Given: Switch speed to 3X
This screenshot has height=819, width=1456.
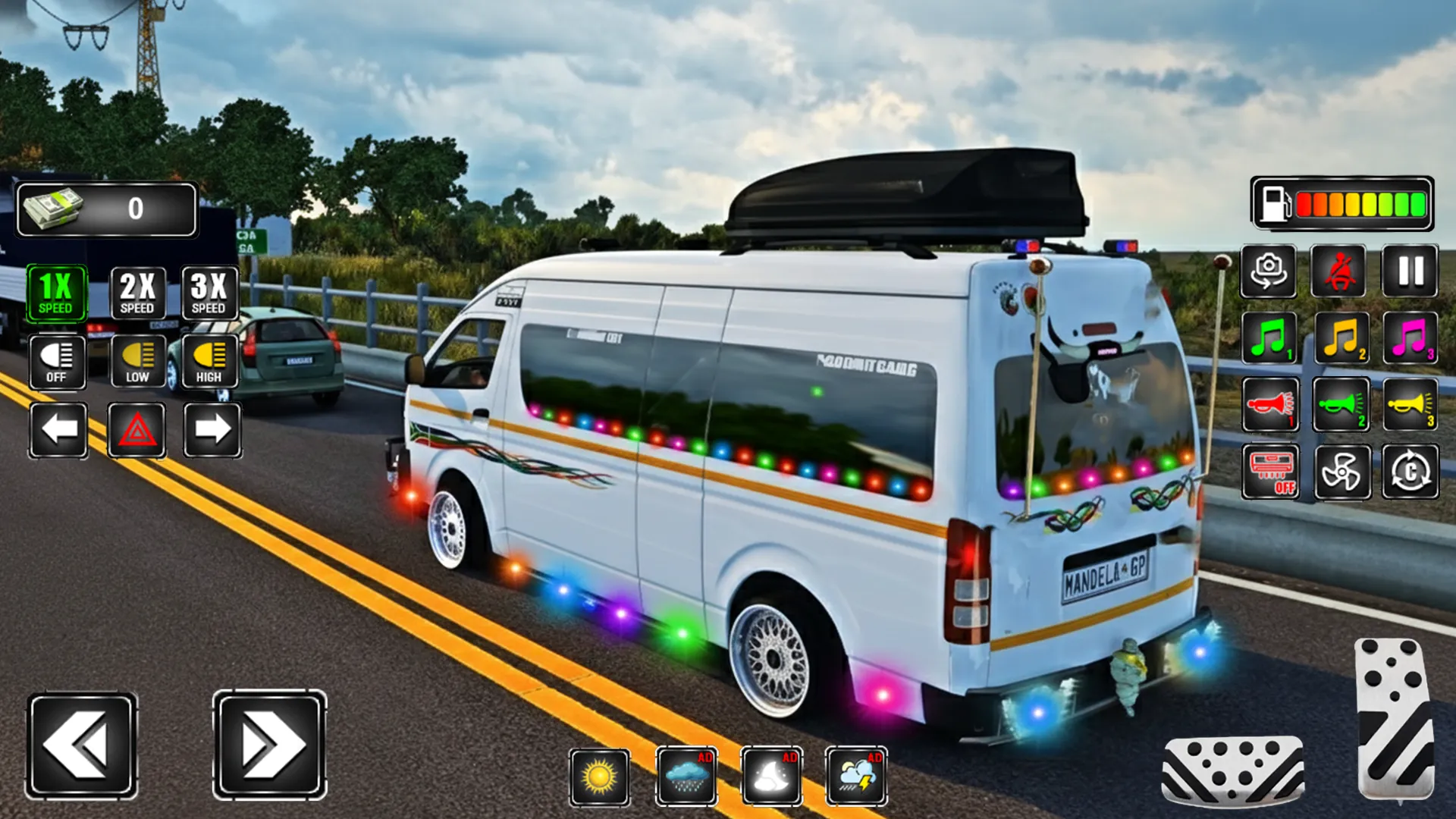Looking at the screenshot, I should click(x=210, y=293).
